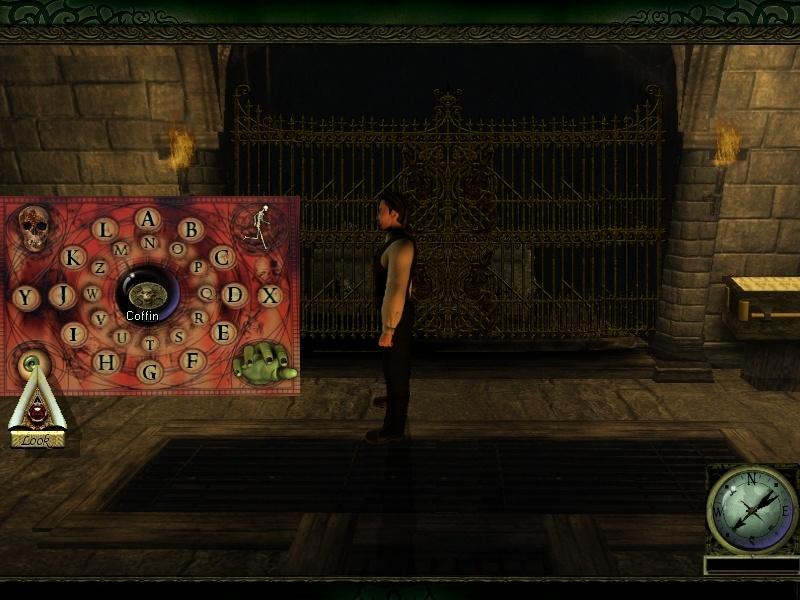Choose the outer letter Y disc
The image size is (800, 600).
pos(25,297)
